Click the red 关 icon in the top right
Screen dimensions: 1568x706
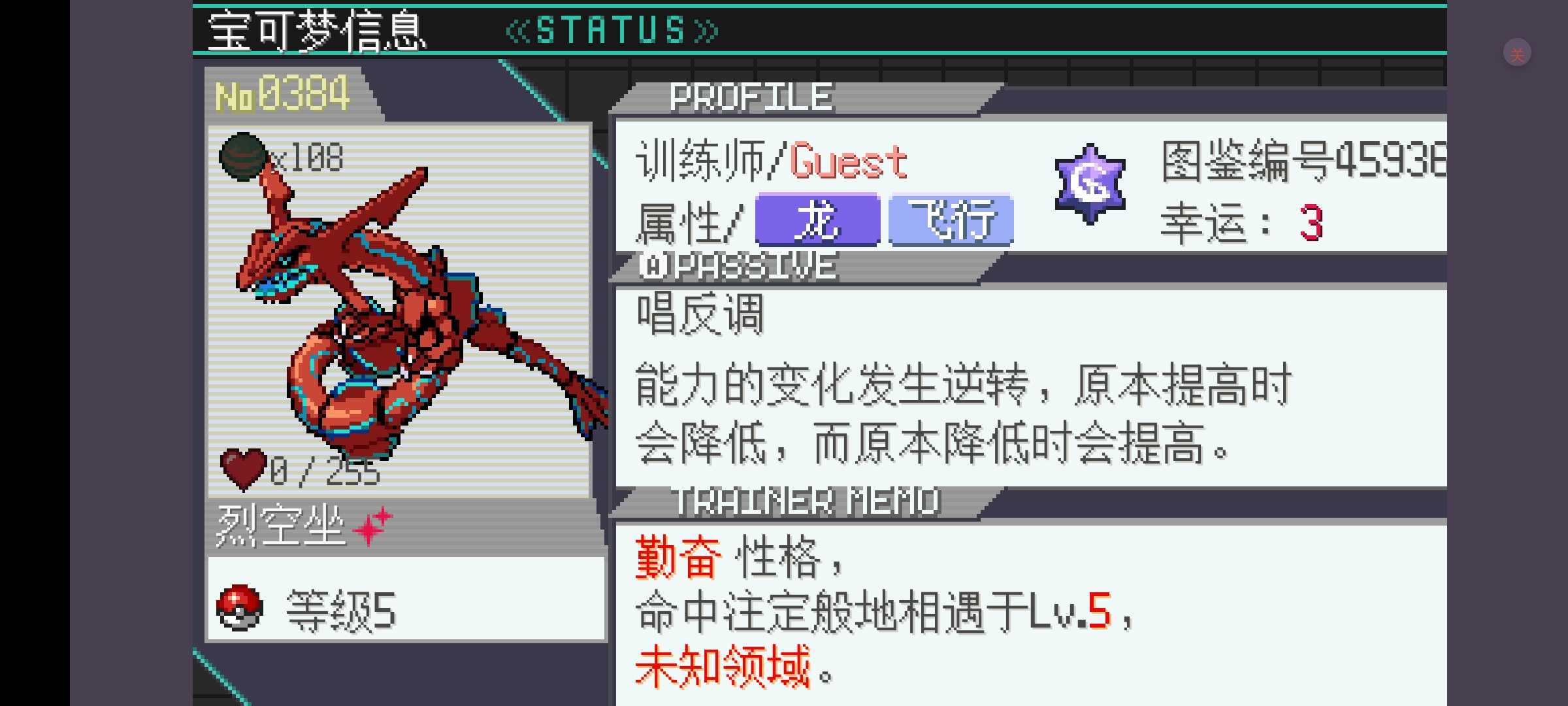tap(1516, 52)
